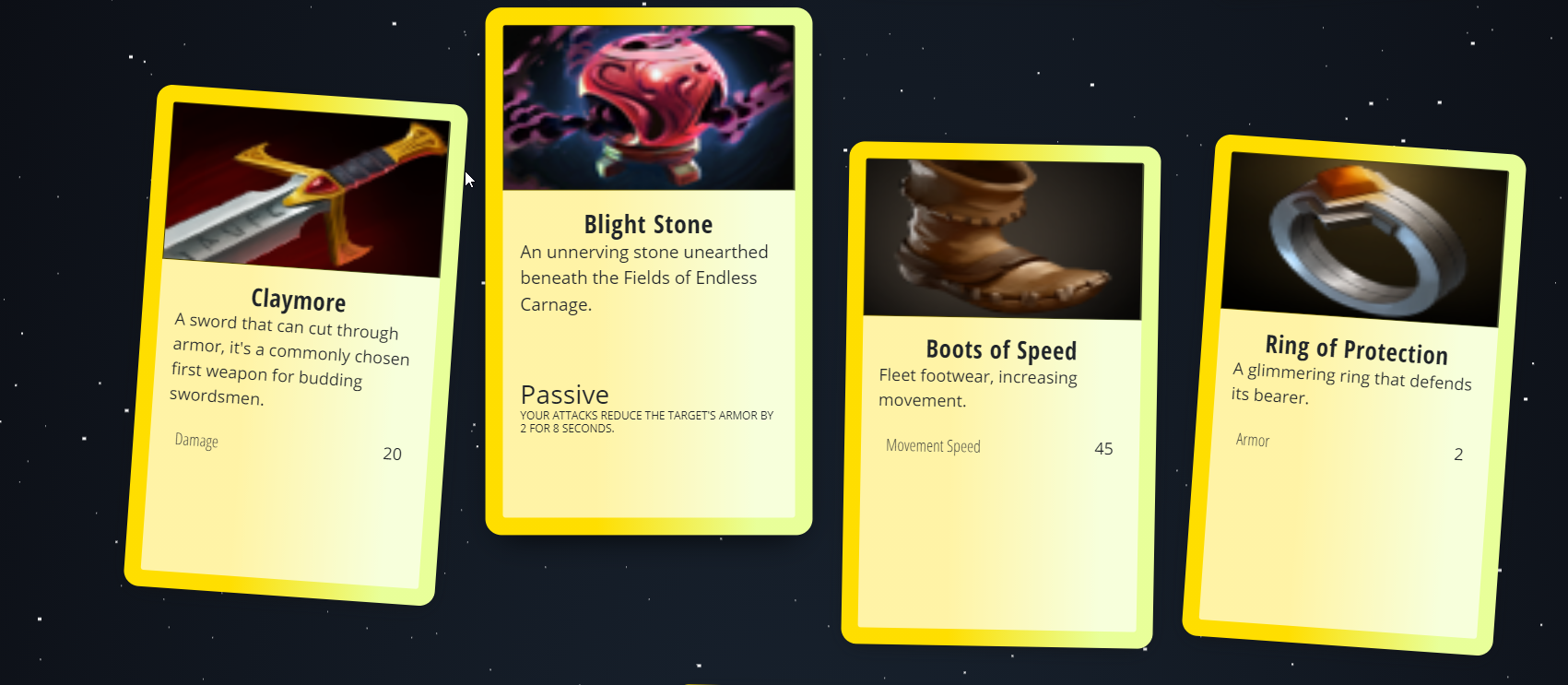Click the Blight Stone artwork image
The image size is (1568, 685).
tap(648, 106)
